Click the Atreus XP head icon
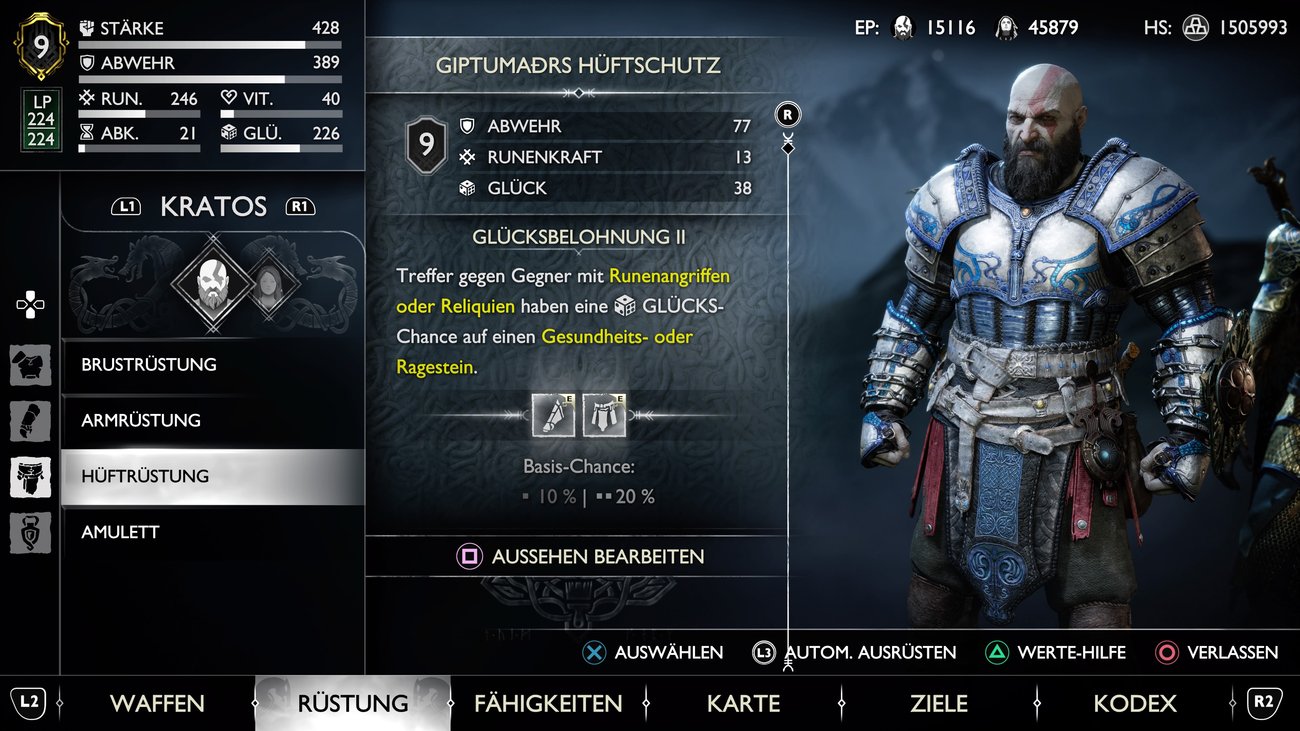1300x731 pixels. 1005,28
